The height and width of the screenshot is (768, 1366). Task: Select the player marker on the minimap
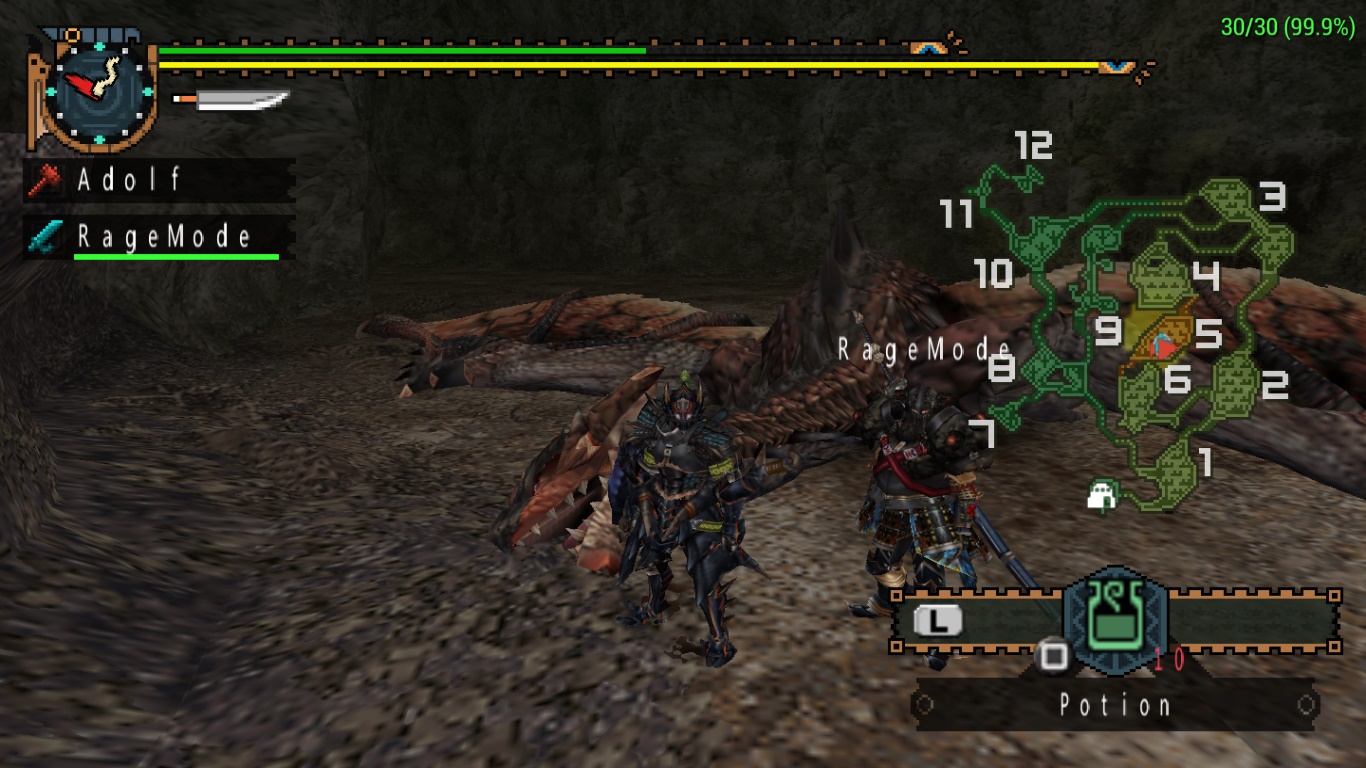pos(1163,346)
